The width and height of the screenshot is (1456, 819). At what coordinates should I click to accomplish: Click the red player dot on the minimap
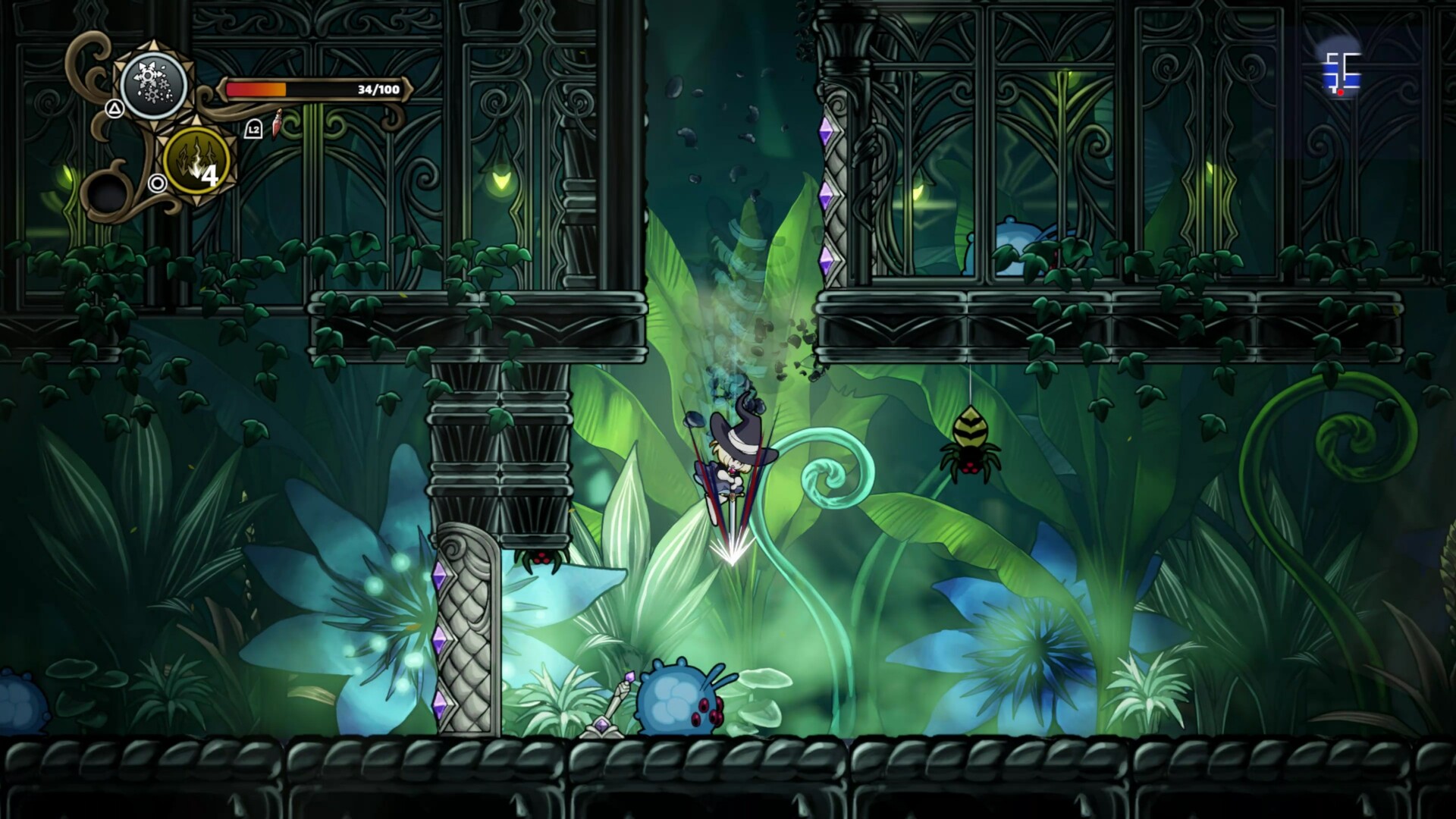pyautogui.click(x=1342, y=91)
